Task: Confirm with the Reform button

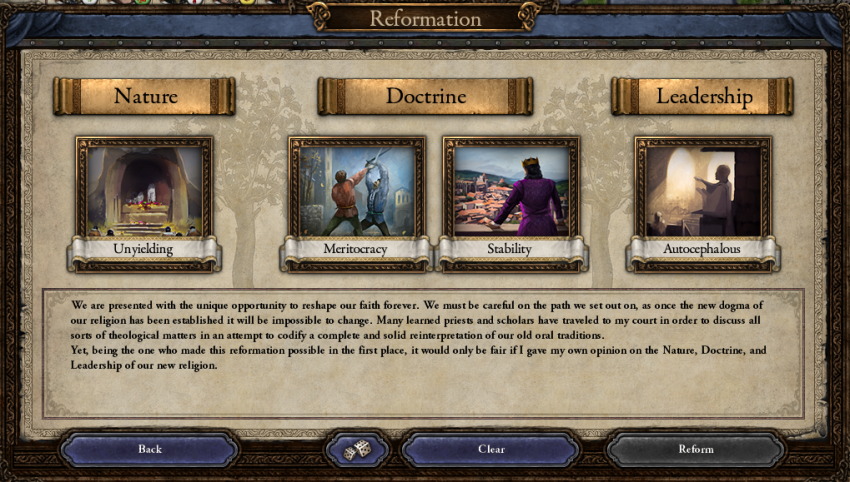Action: pyautogui.click(x=696, y=449)
